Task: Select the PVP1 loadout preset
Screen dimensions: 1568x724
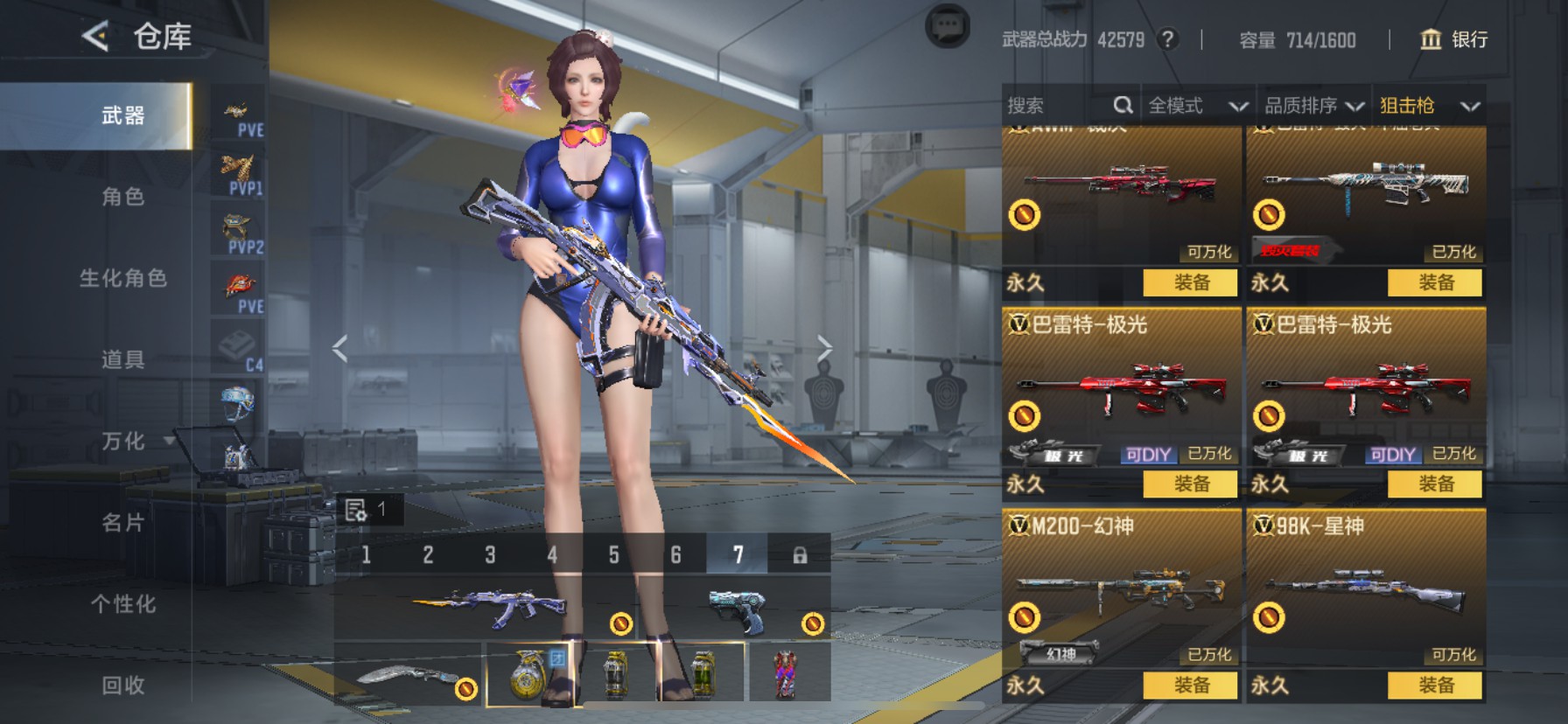Action: coord(239,173)
